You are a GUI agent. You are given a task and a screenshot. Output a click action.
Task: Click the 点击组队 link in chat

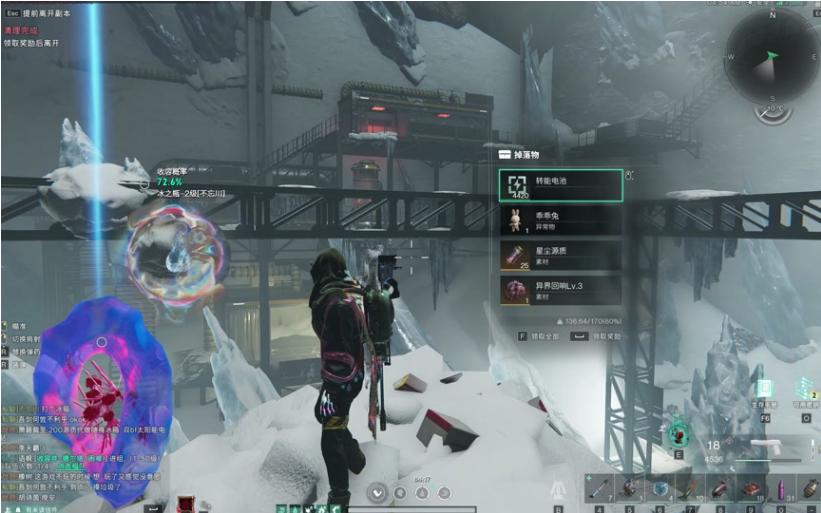(x=71, y=467)
